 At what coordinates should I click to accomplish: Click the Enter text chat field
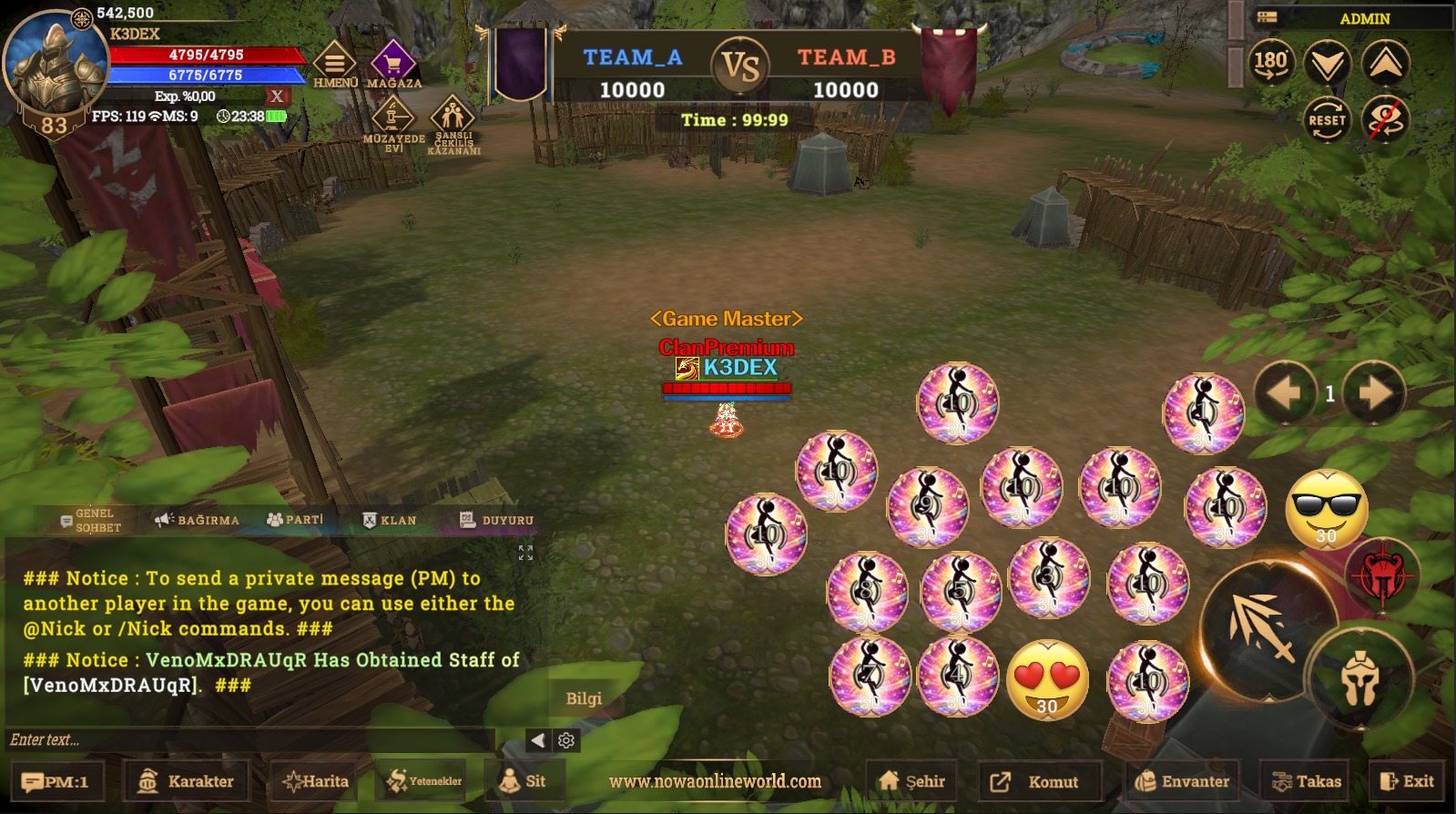(x=250, y=739)
